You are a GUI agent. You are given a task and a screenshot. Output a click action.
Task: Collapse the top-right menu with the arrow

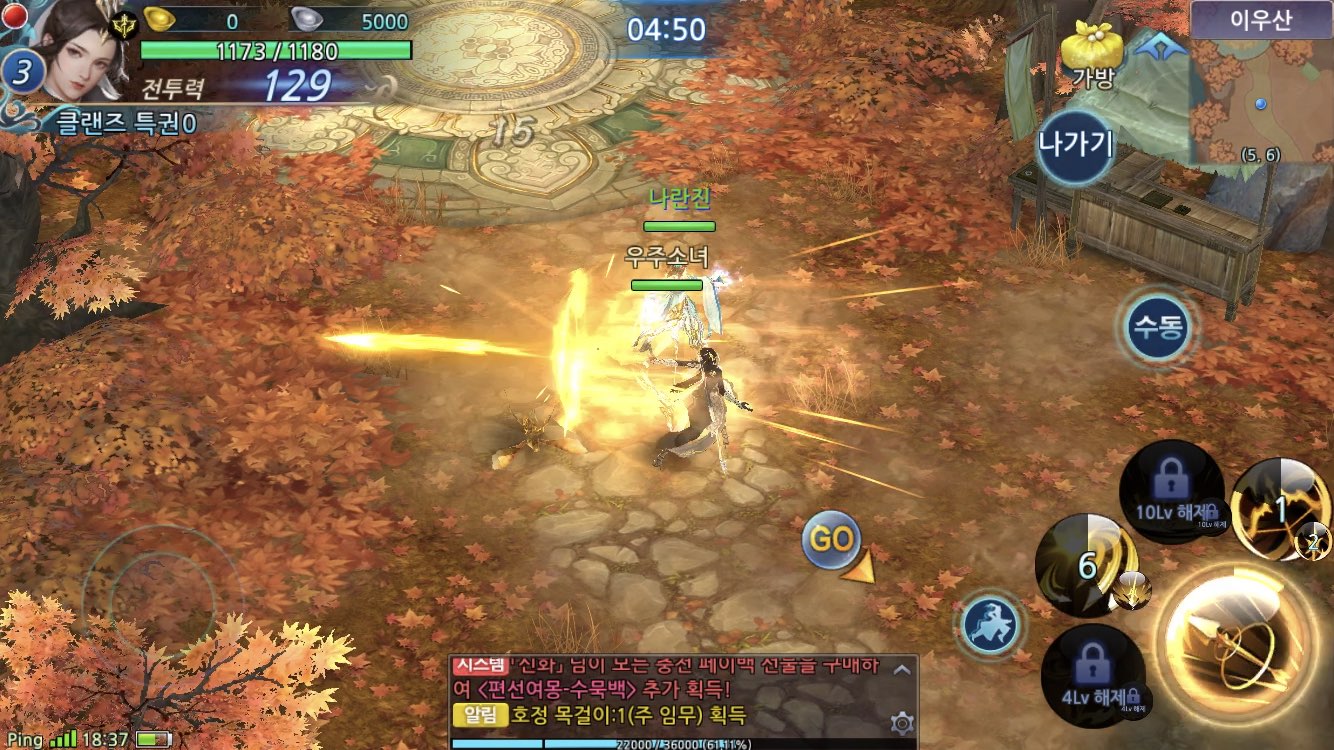click(1160, 46)
